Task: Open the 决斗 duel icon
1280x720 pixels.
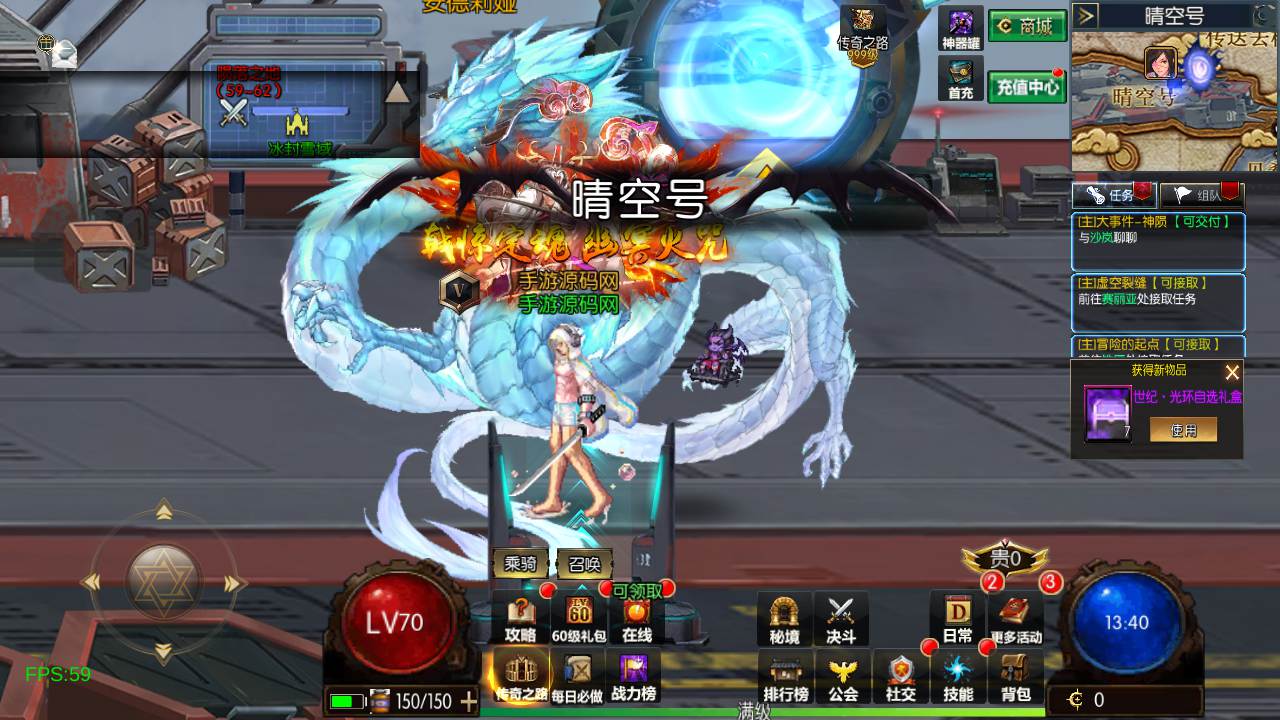Action: tap(841, 619)
